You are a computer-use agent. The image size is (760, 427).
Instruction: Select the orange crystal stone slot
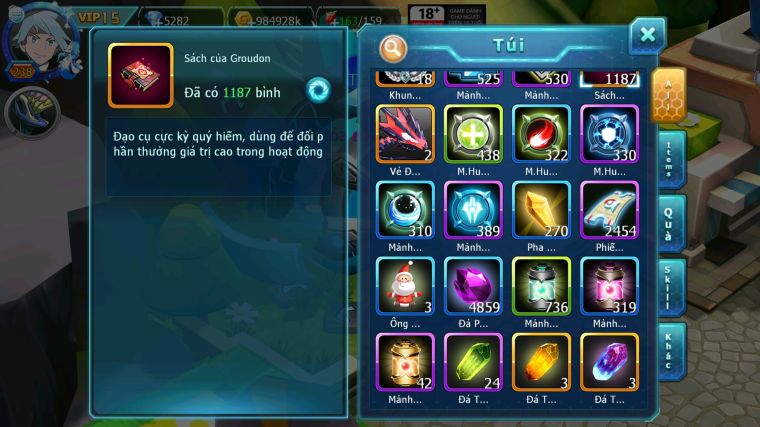coord(541,361)
